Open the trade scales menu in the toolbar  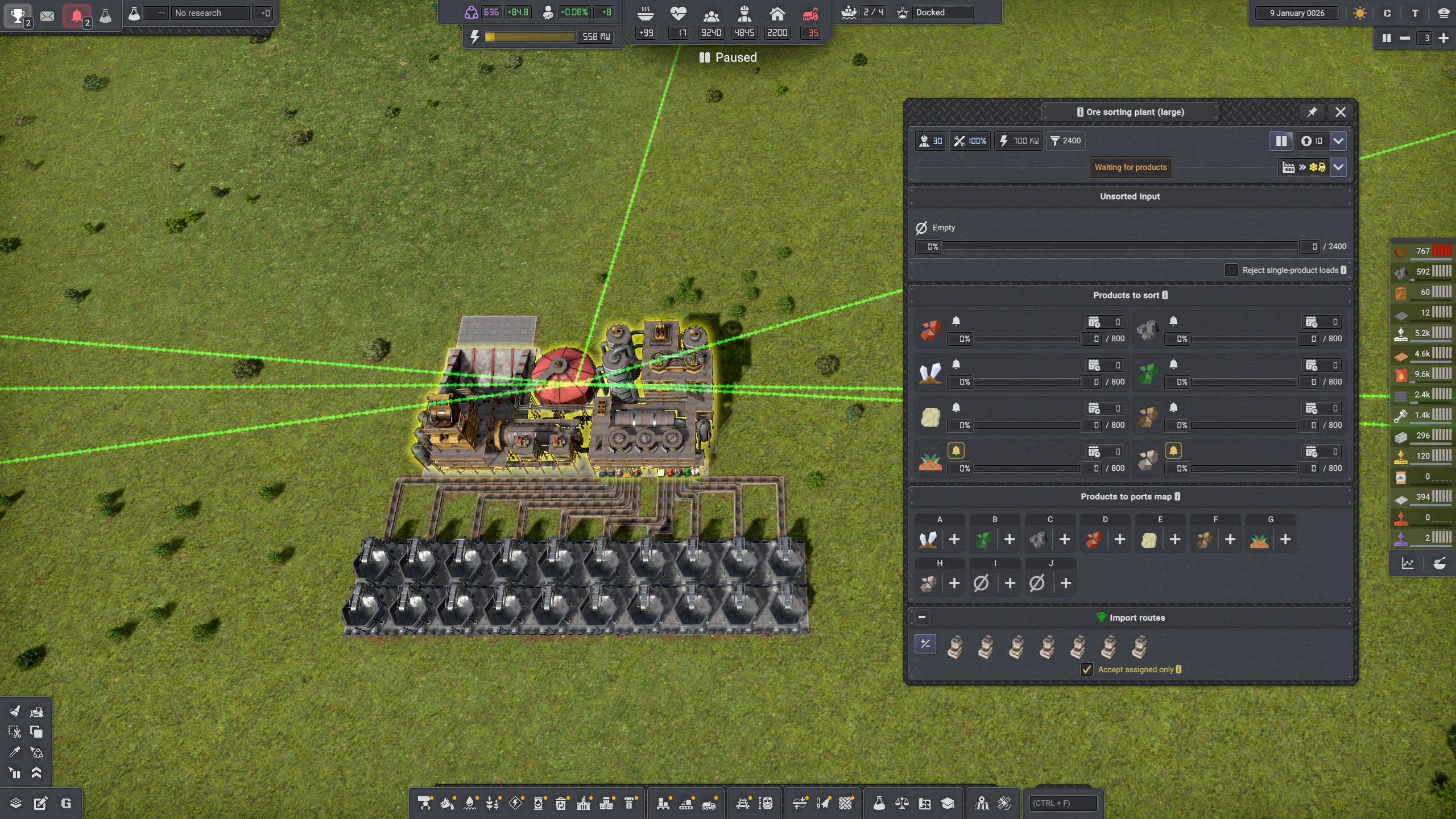[902, 803]
